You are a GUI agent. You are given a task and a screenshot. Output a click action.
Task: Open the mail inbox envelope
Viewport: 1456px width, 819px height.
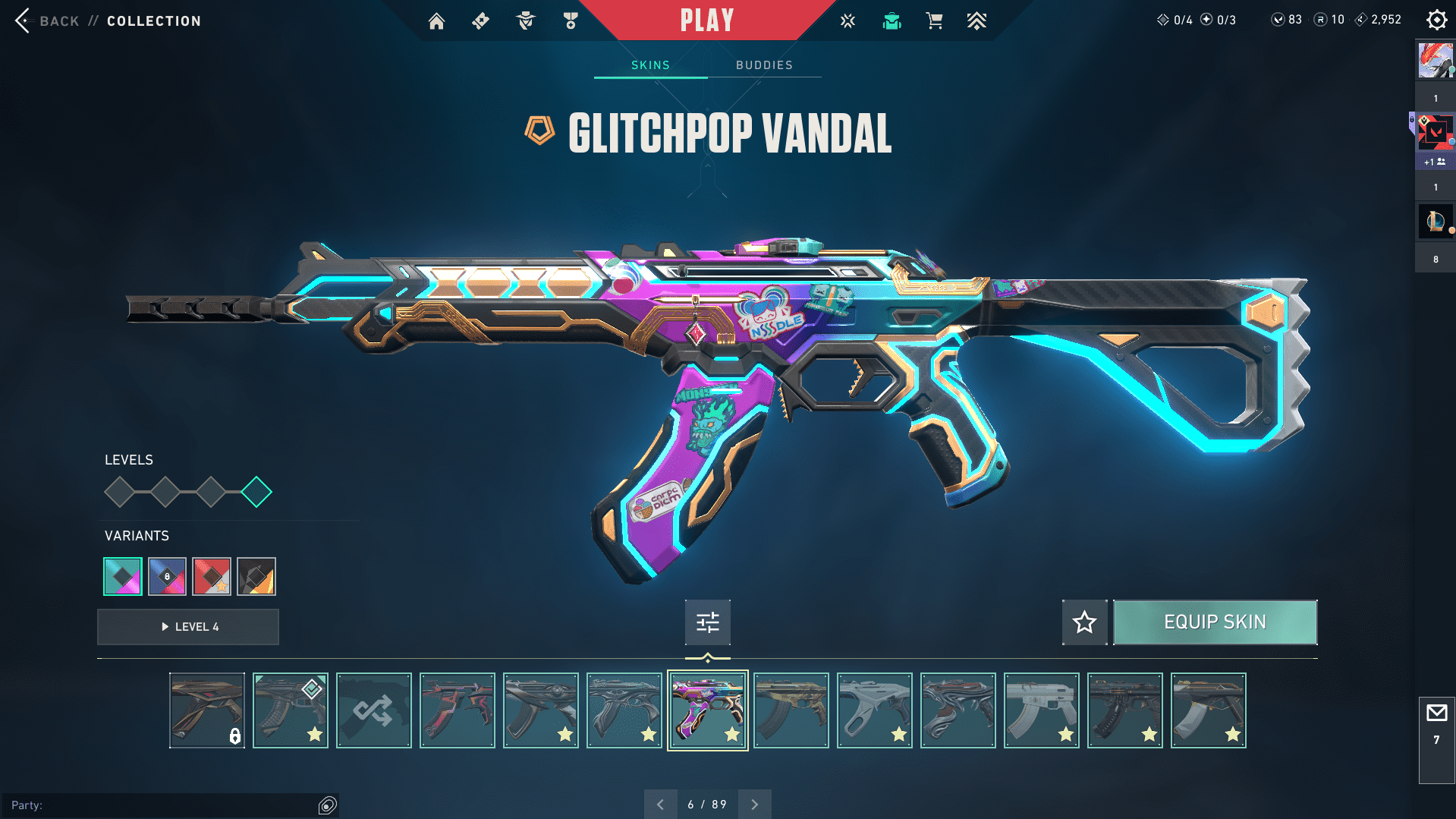coord(1436,713)
